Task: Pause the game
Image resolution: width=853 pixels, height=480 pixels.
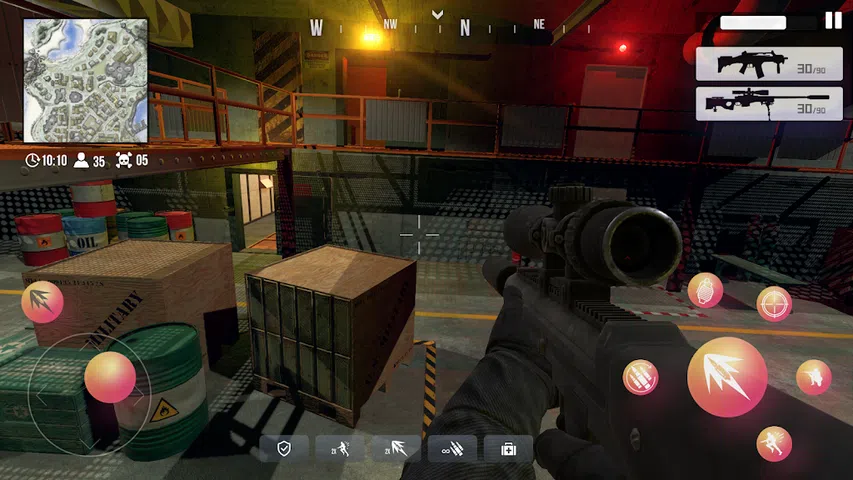Action: 833,20
